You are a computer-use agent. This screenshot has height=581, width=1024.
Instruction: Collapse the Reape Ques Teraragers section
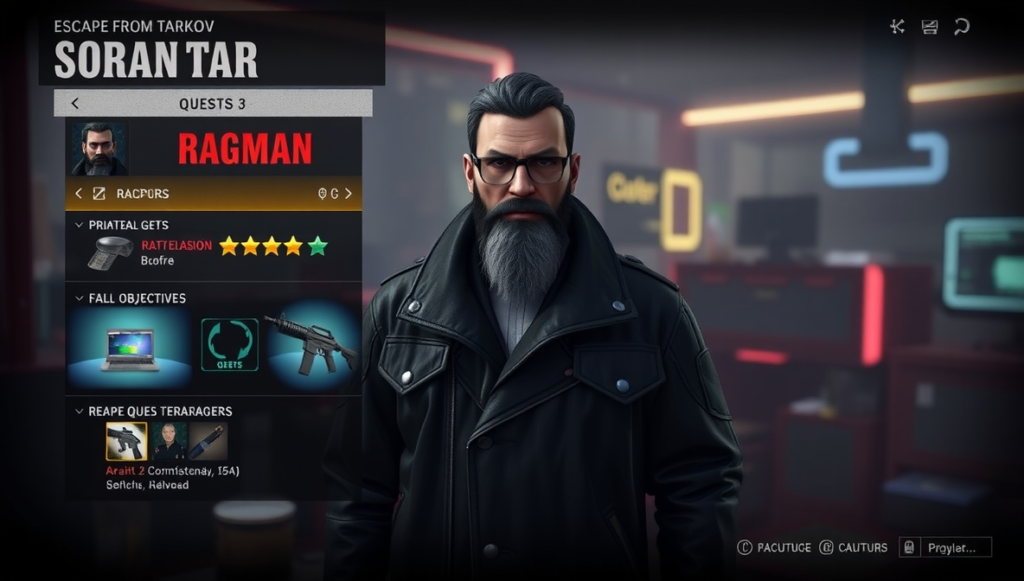[80, 411]
